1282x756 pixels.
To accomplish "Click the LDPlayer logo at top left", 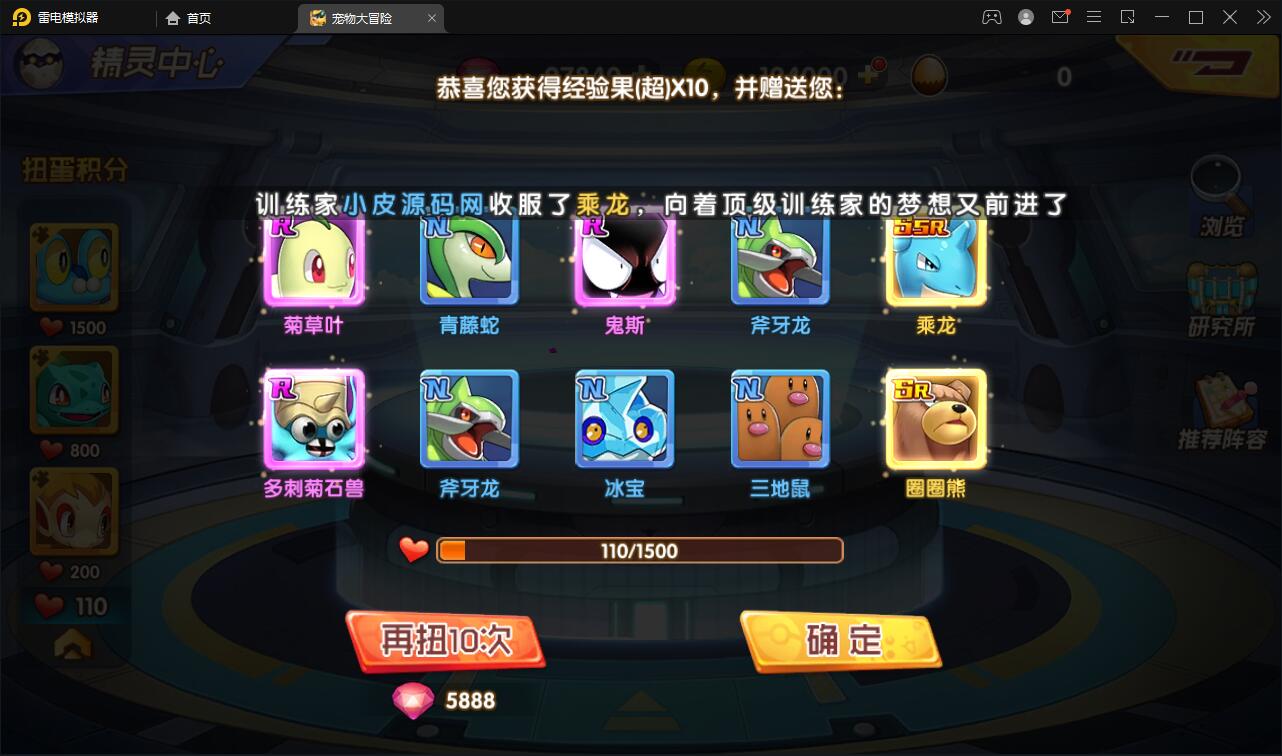I will coord(20,17).
